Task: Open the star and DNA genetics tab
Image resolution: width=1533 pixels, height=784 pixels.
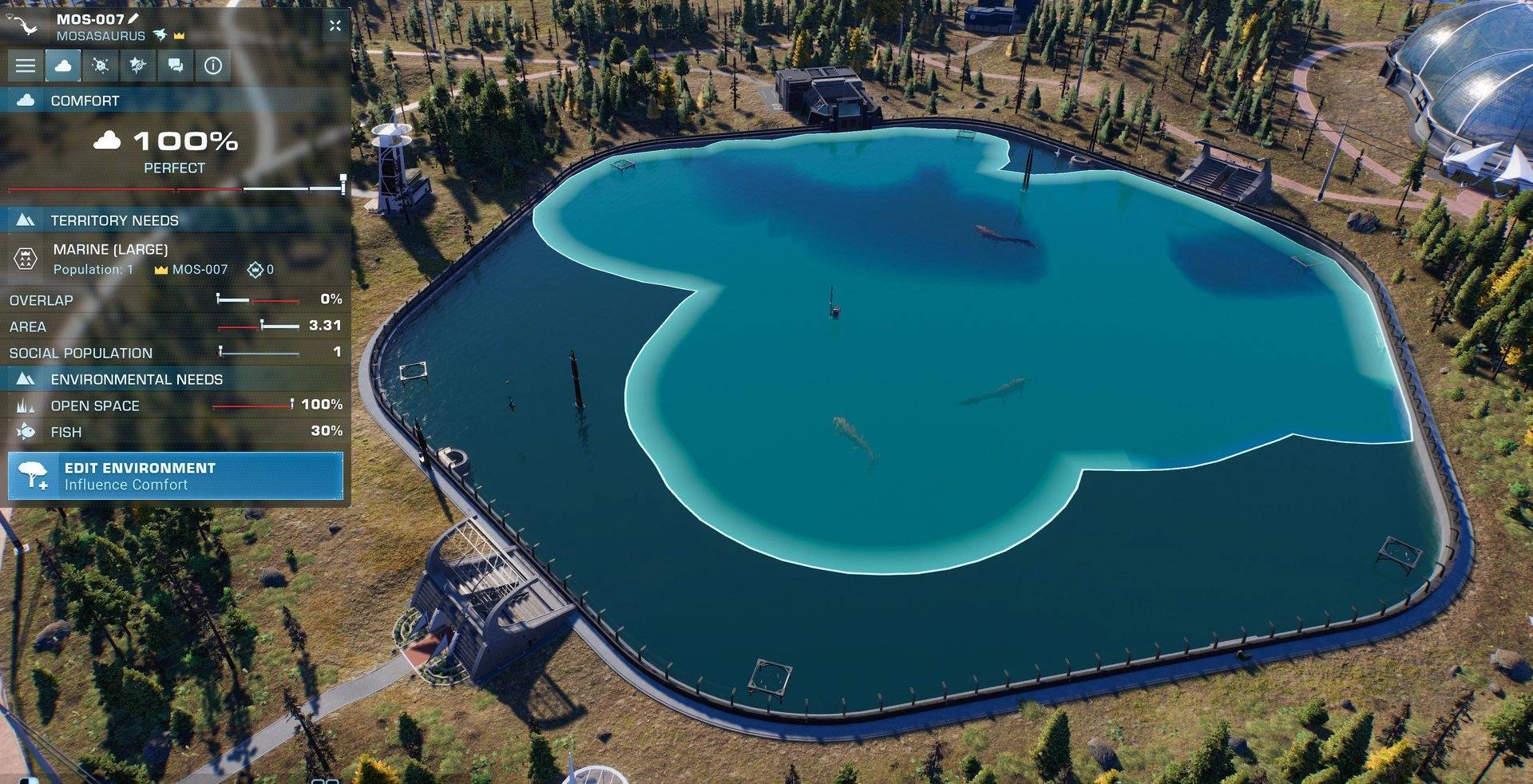Action: [x=138, y=65]
